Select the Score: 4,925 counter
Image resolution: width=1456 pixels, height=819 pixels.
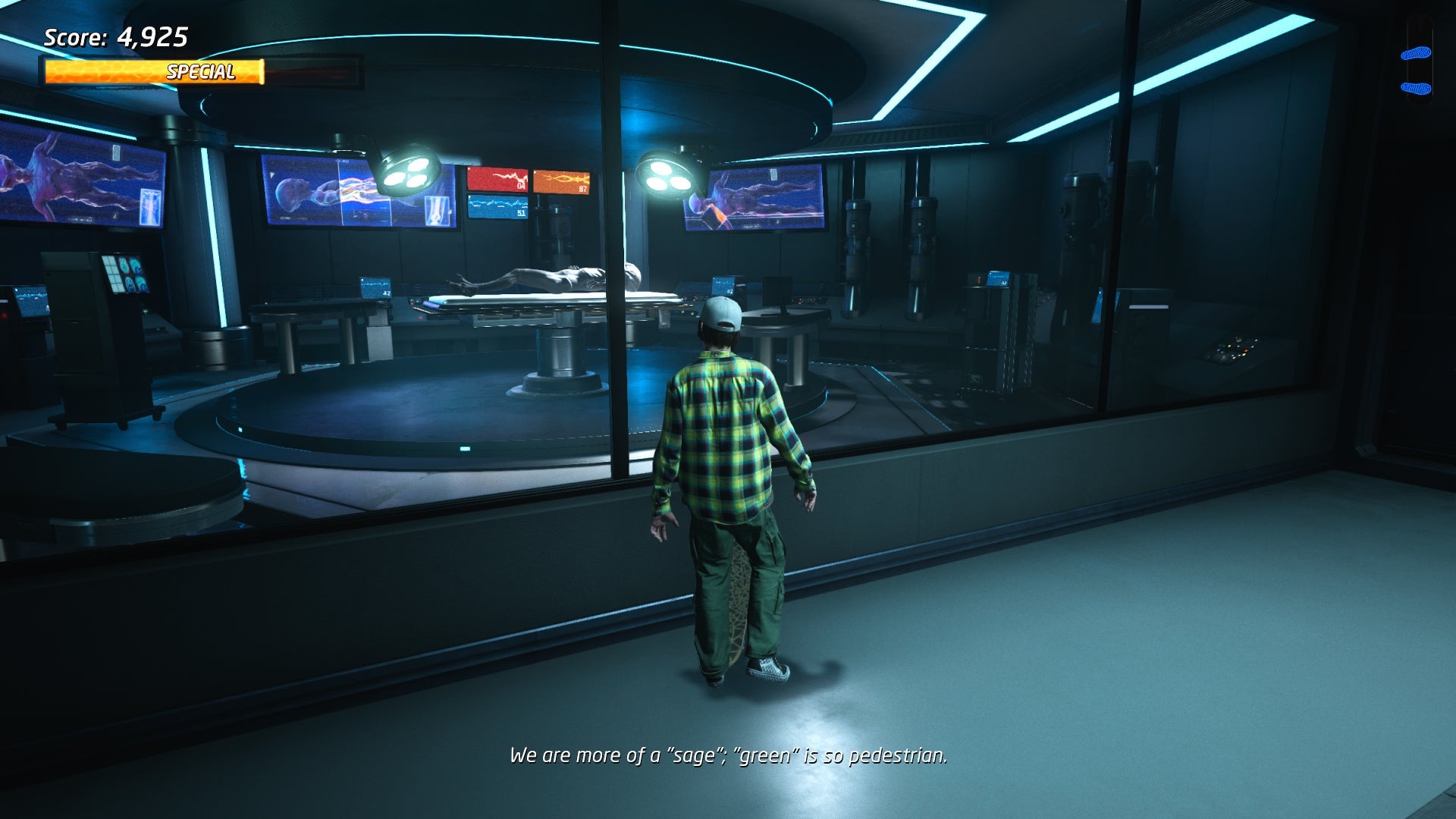(118, 36)
